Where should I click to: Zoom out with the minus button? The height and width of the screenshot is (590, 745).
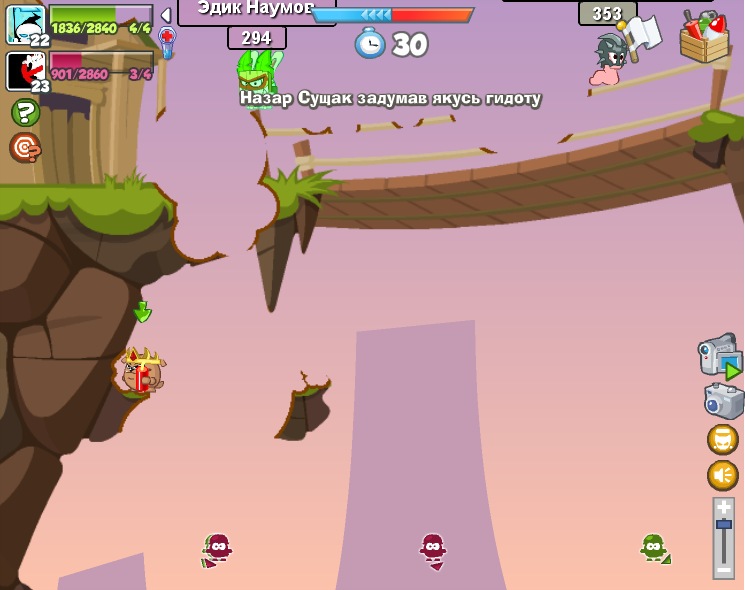(x=724, y=568)
